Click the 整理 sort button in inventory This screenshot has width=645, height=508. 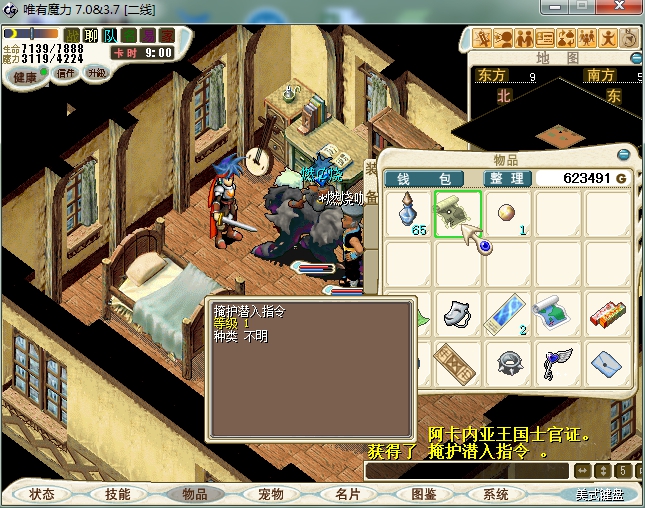(x=505, y=178)
